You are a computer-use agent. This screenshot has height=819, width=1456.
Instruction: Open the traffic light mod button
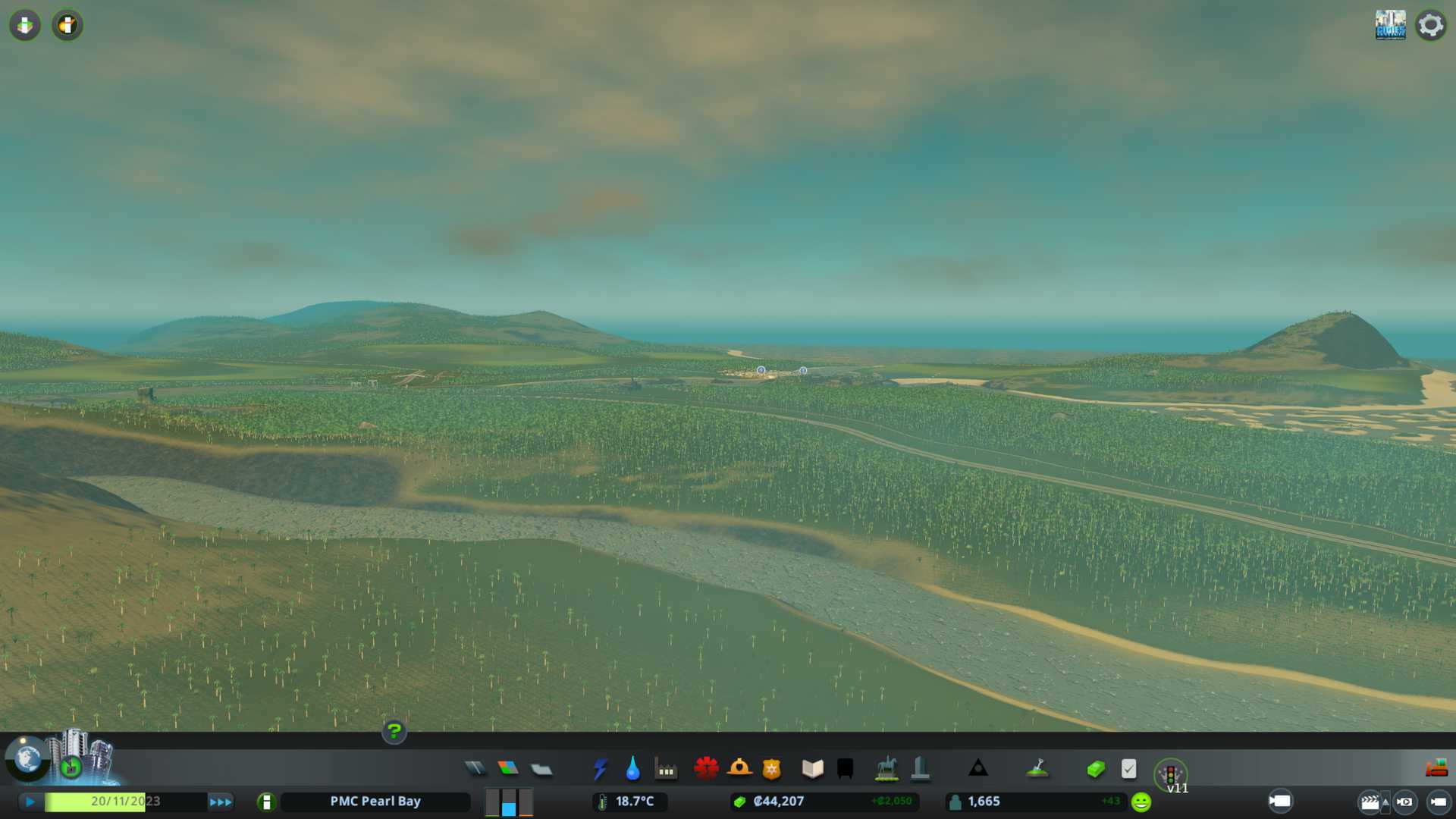click(1170, 774)
